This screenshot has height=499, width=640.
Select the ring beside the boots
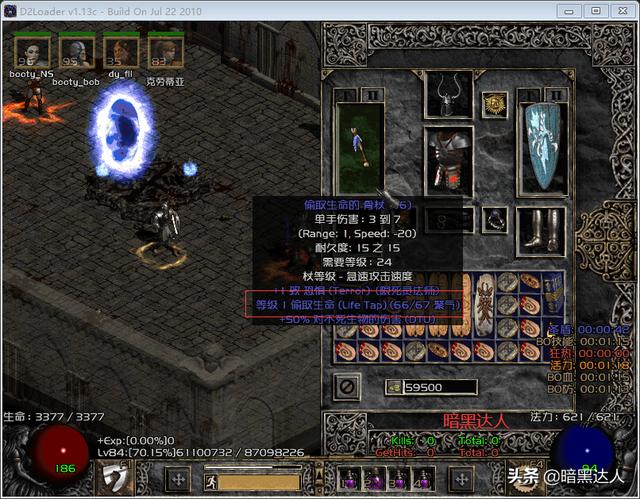494,217
